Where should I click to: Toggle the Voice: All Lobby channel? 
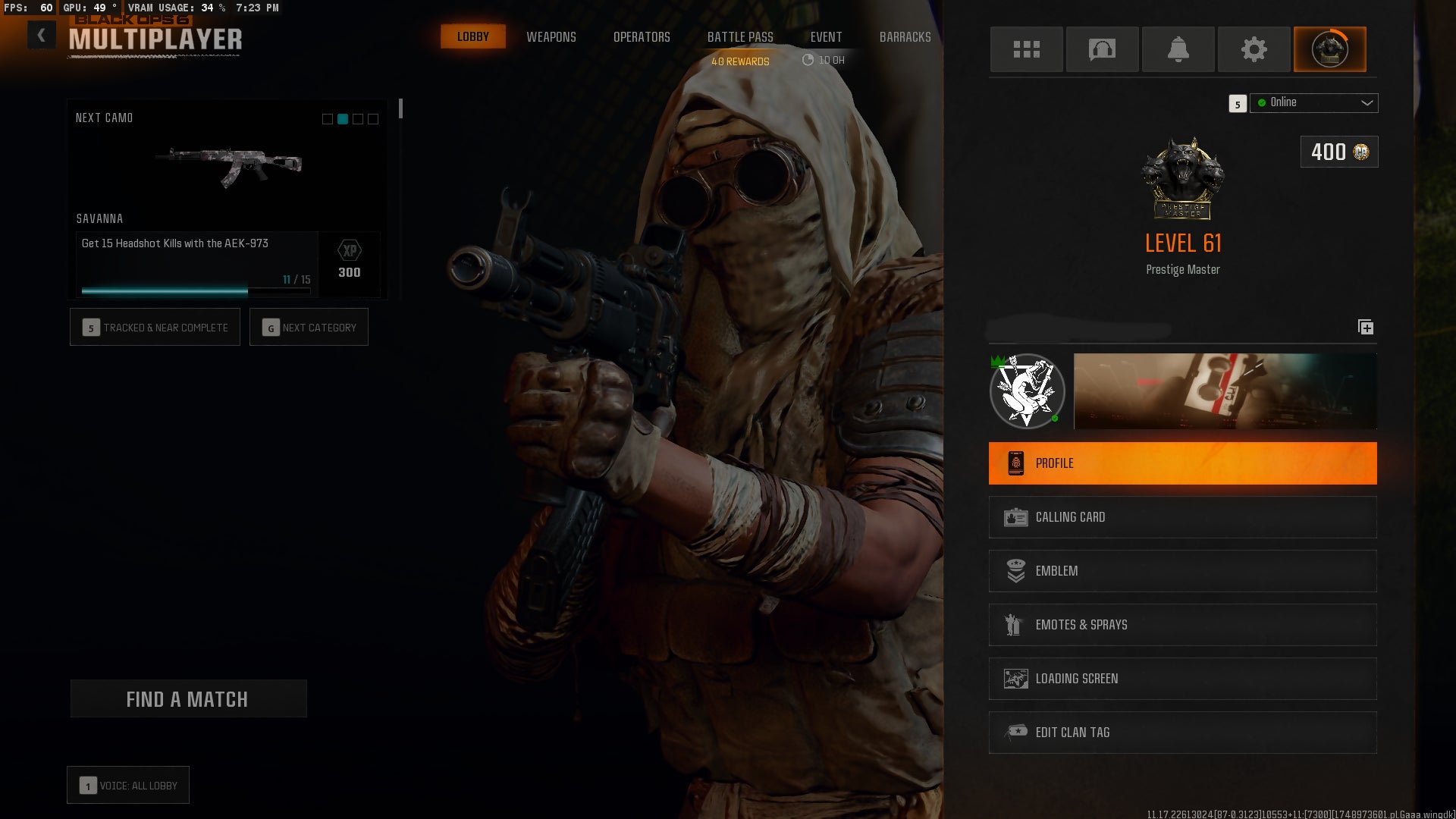click(x=128, y=785)
